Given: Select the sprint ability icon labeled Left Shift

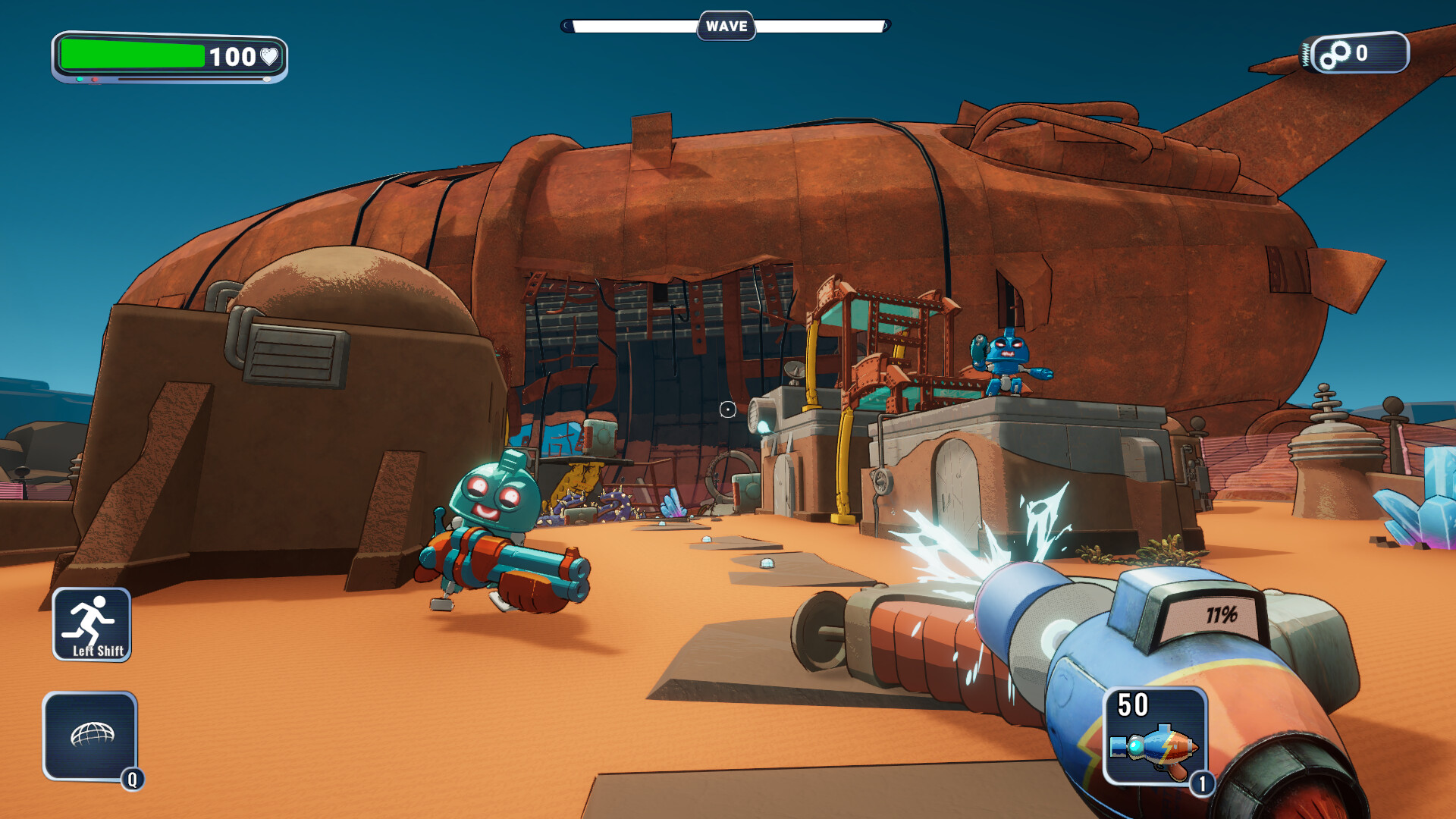Looking at the screenshot, I should click(x=91, y=626).
